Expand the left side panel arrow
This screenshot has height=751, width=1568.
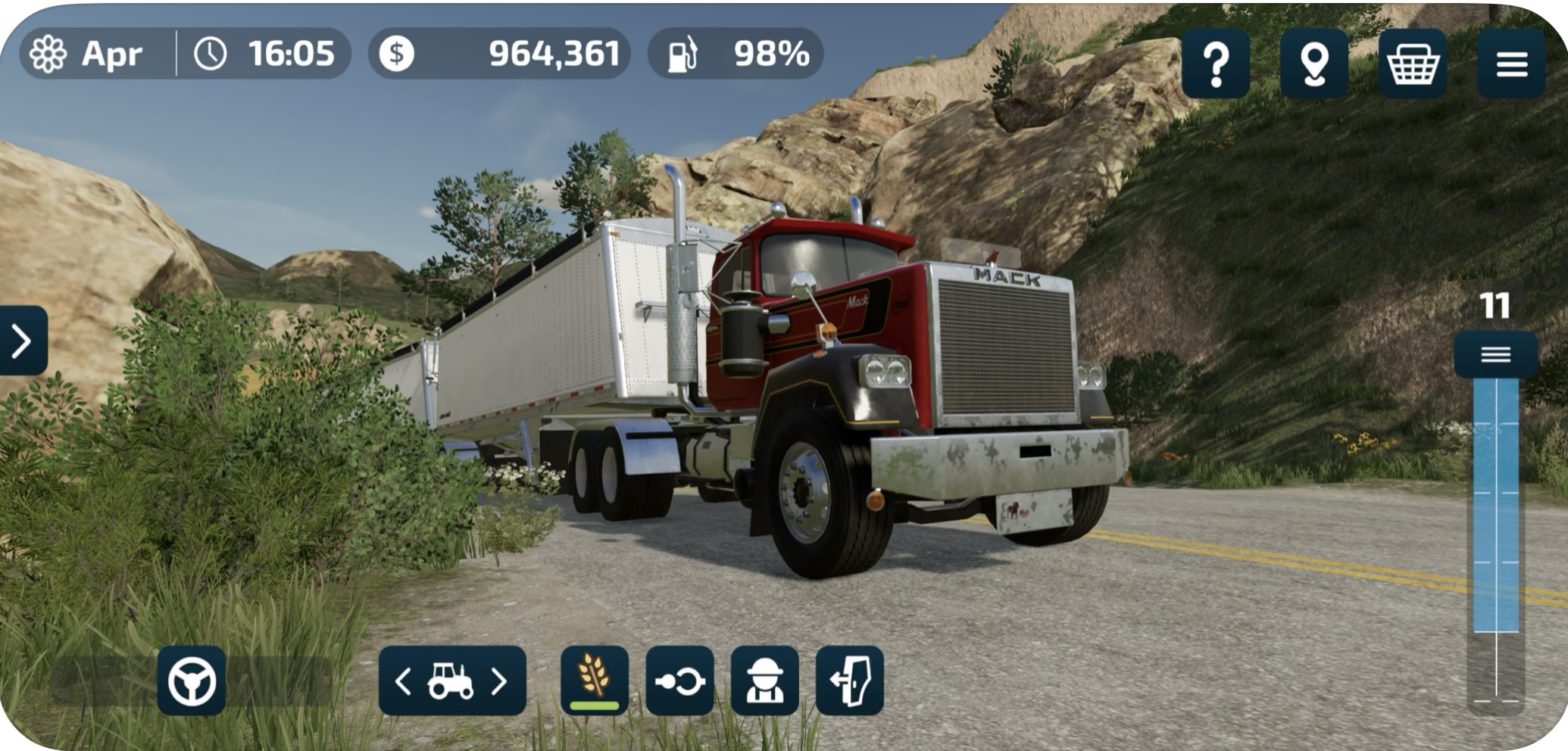[23, 341]
